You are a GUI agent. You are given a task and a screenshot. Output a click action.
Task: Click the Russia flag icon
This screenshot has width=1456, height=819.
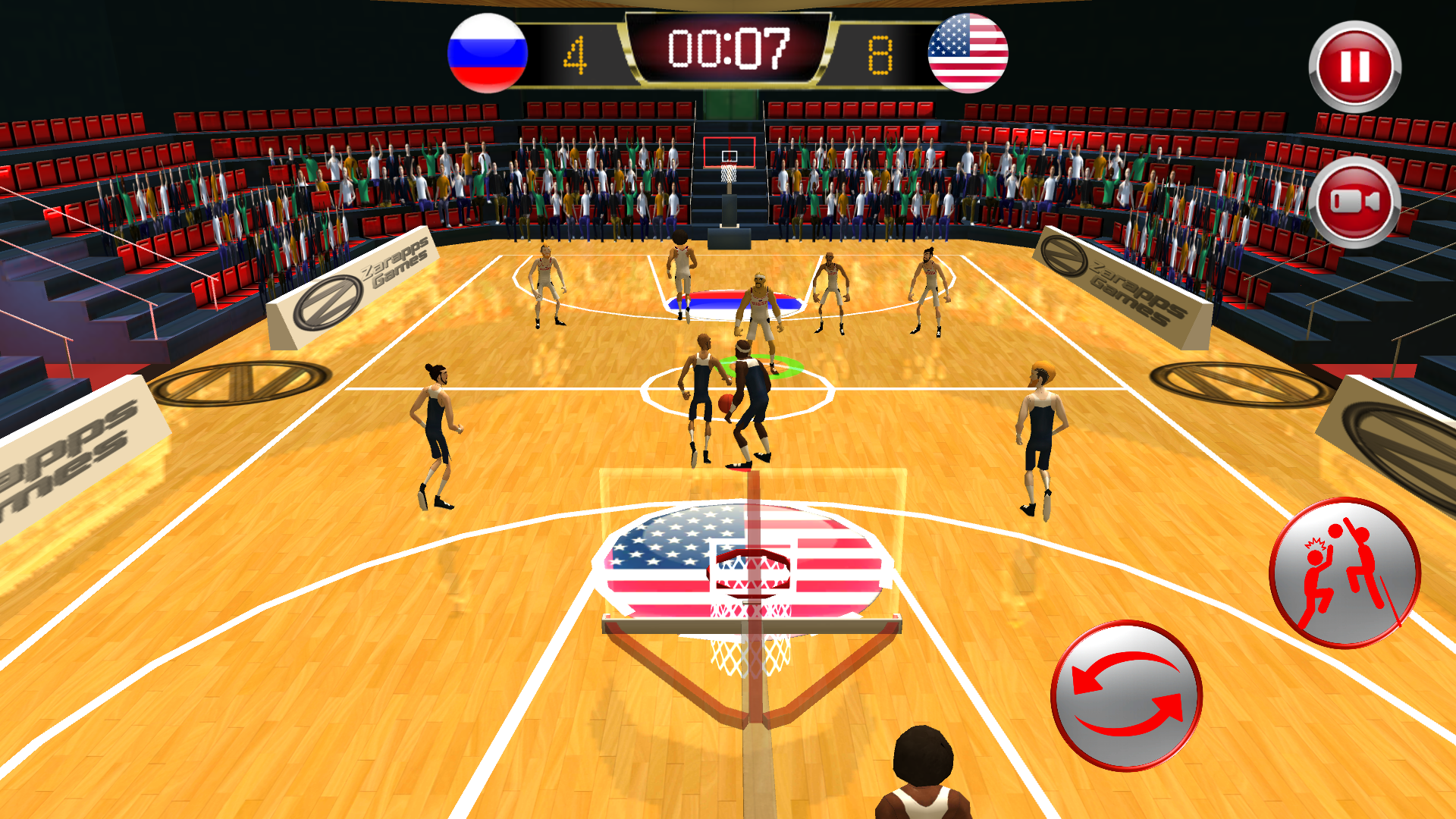pos(485,52)
